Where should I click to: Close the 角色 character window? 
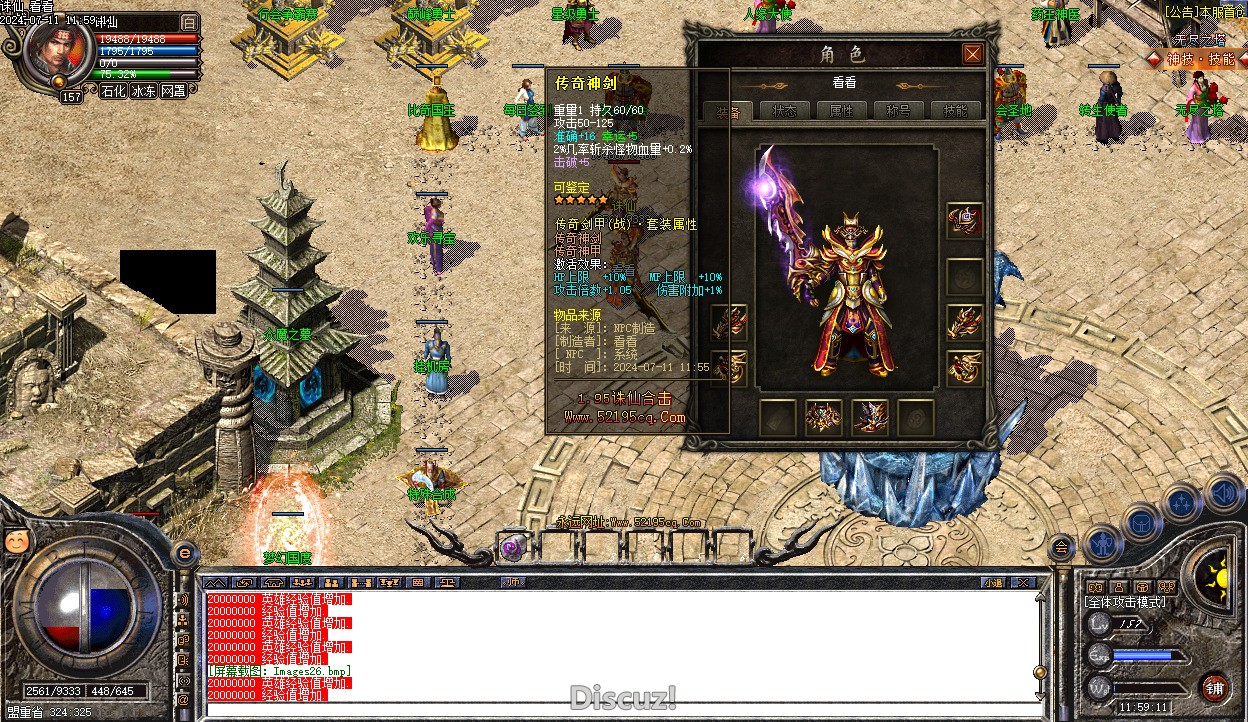pos(972,54)
